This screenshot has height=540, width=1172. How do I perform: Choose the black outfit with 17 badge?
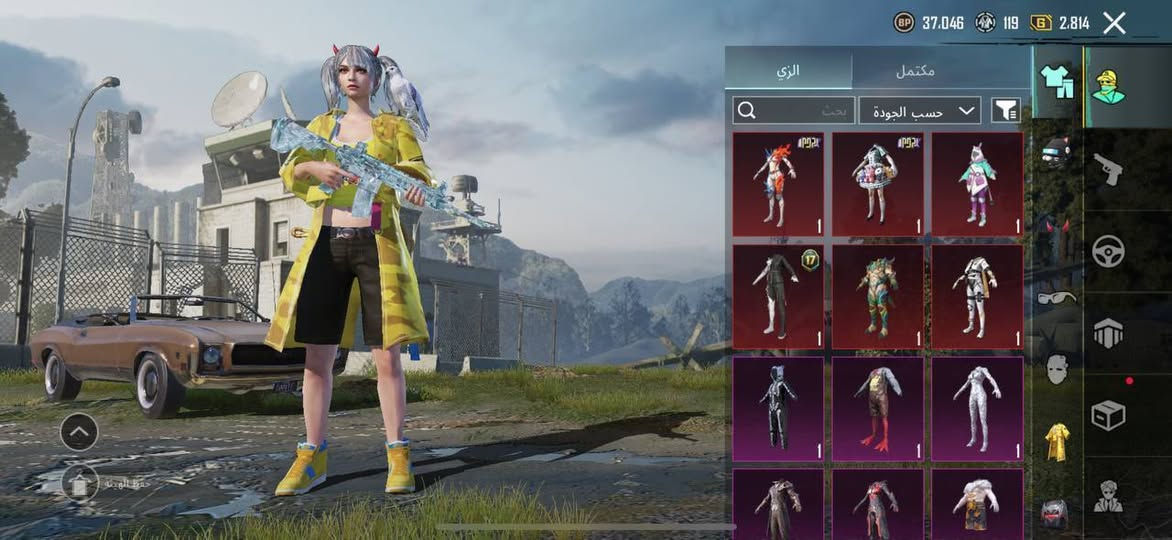click(778, 296)
